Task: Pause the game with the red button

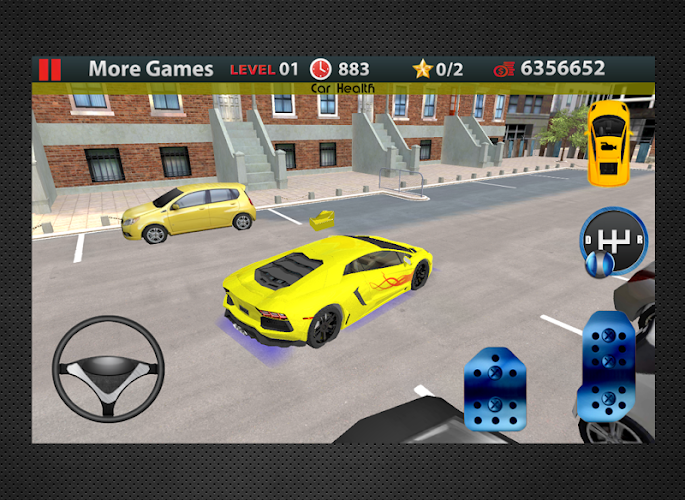Action: click(x=49, y=69)
